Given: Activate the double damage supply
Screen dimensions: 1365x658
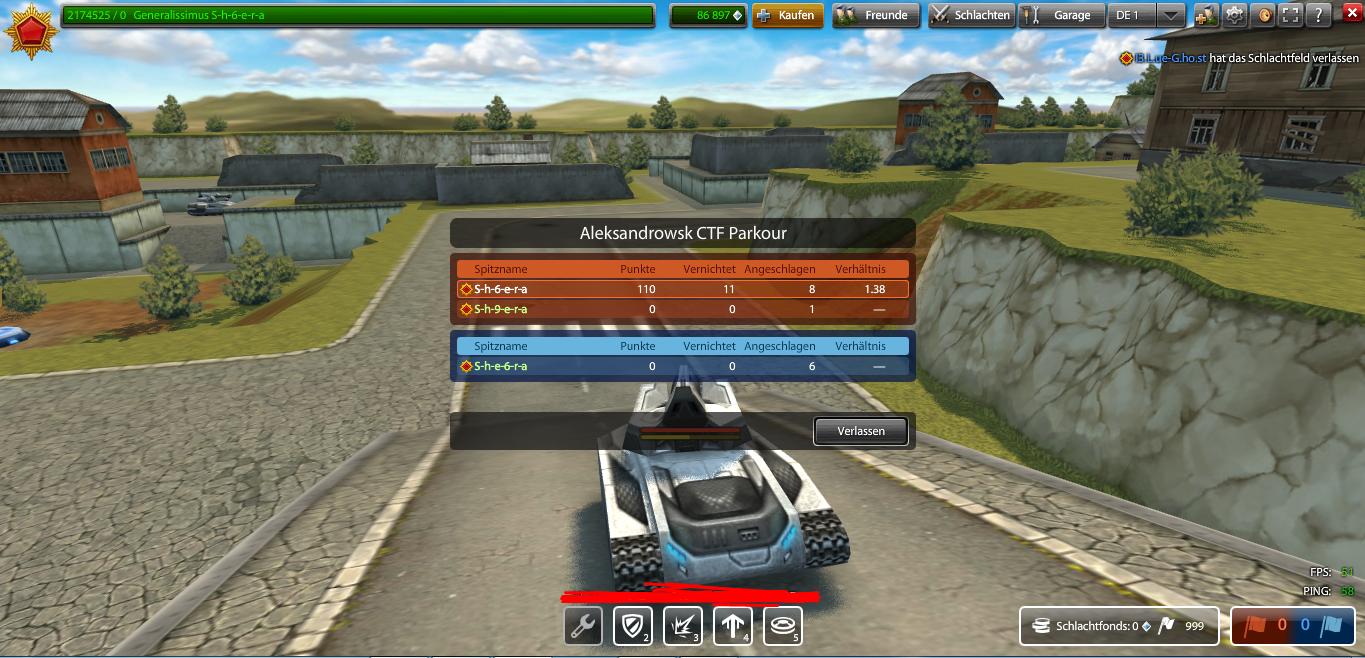Looking at the screenshot, I should (682, 627).
